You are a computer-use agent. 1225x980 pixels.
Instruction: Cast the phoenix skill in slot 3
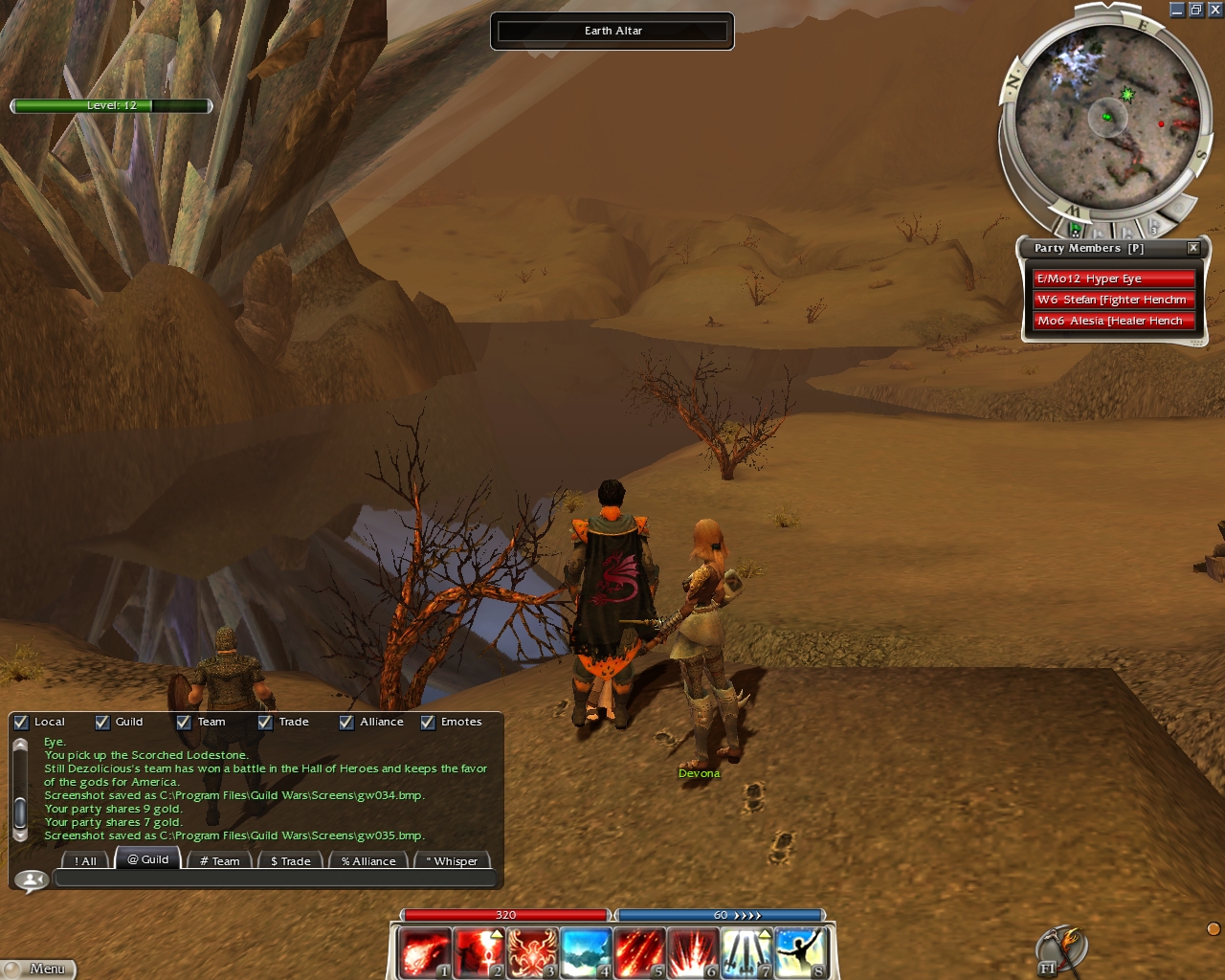[532, 952]
